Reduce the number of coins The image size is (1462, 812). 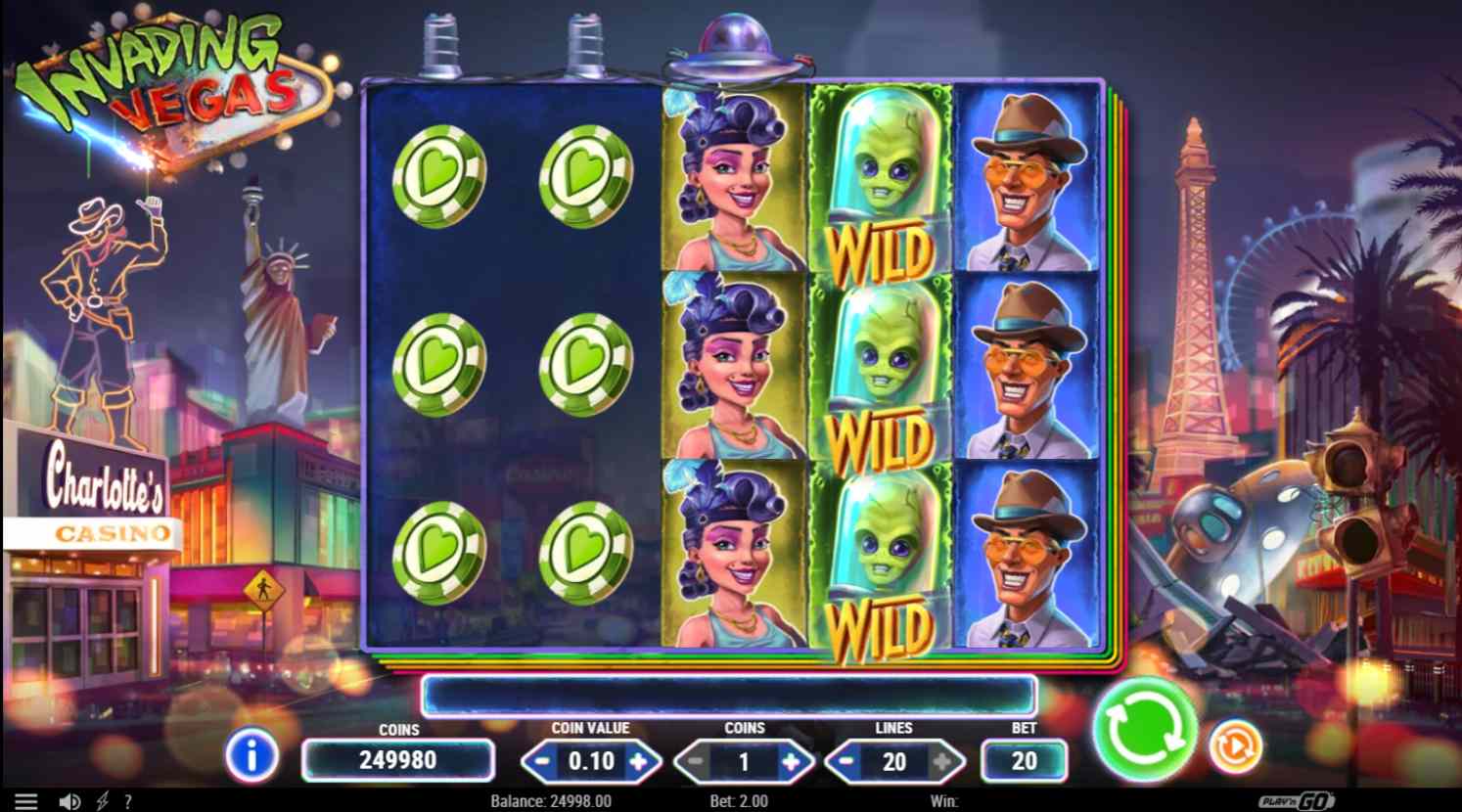695,761
